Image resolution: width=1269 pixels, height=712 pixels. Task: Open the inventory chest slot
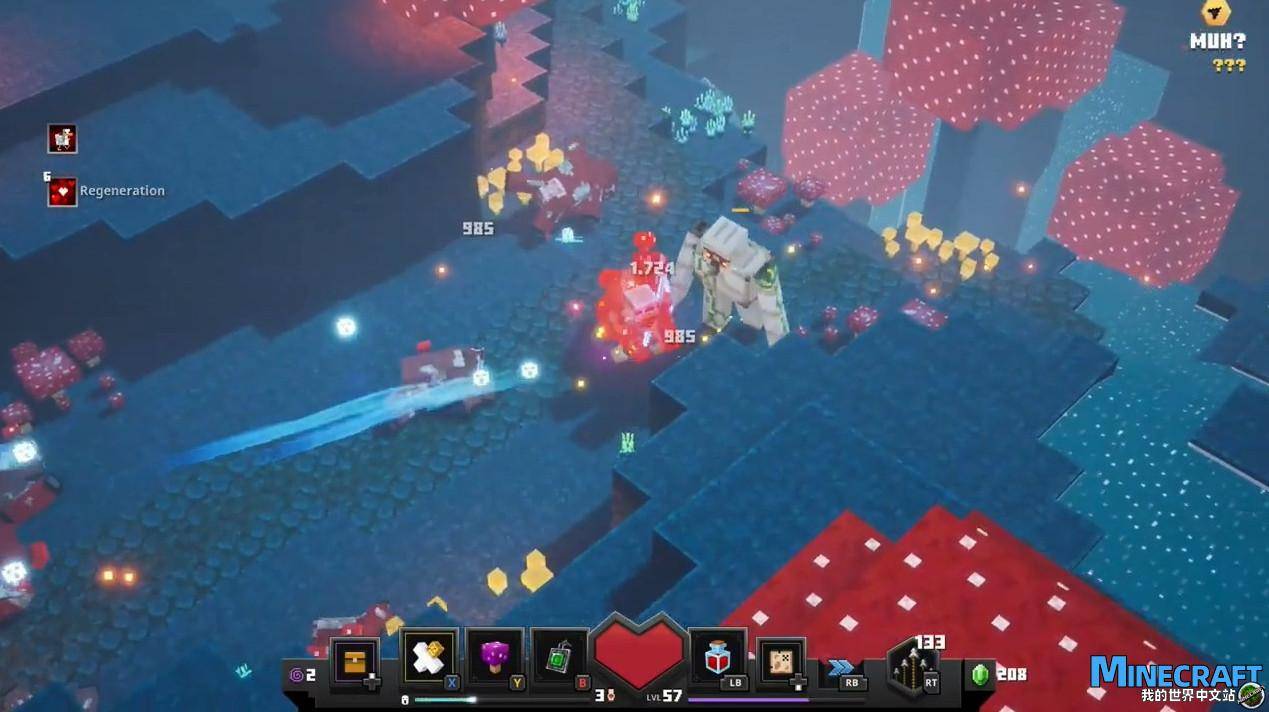354,661
